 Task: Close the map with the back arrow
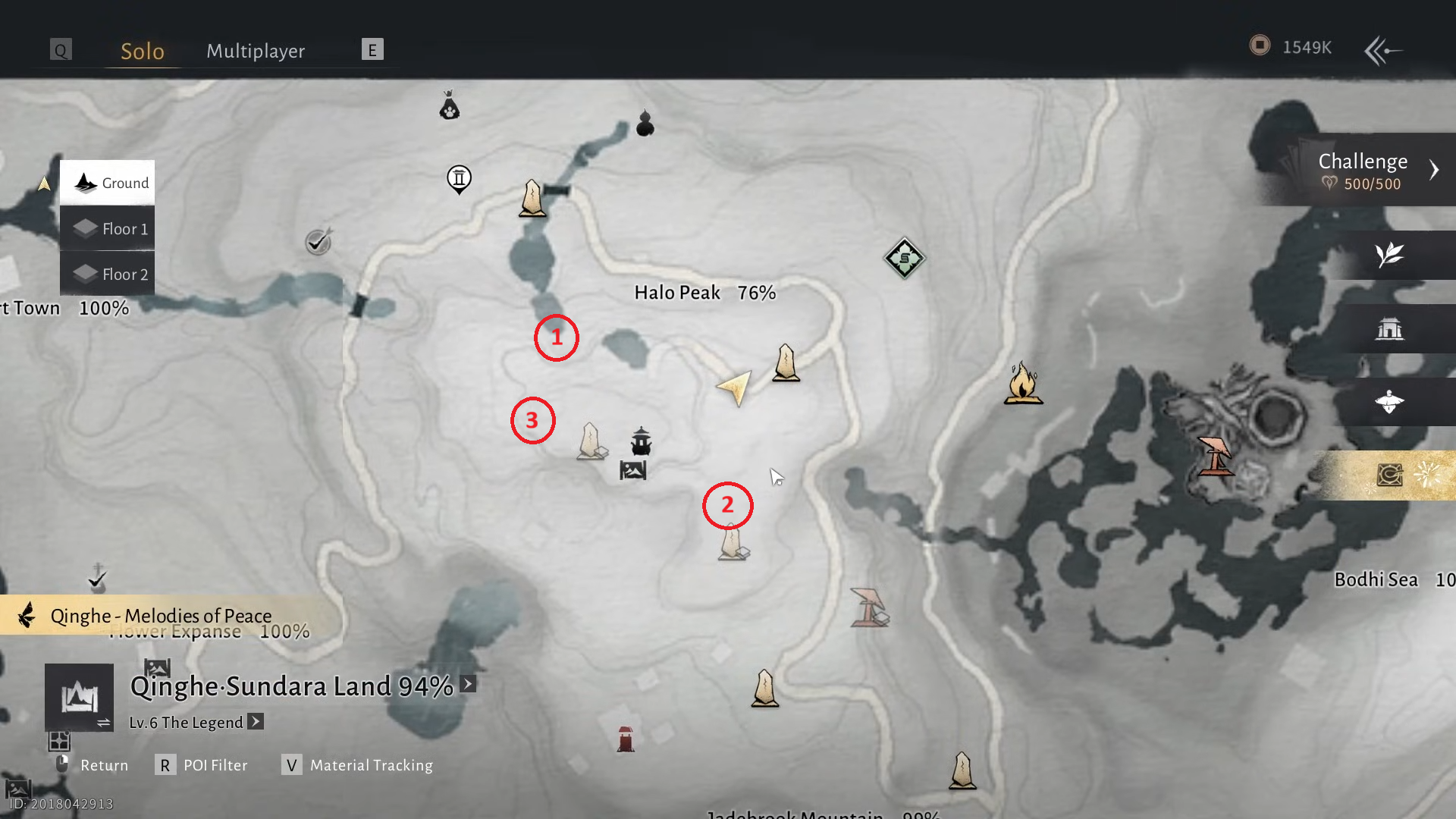click(x=1382, y=51)
